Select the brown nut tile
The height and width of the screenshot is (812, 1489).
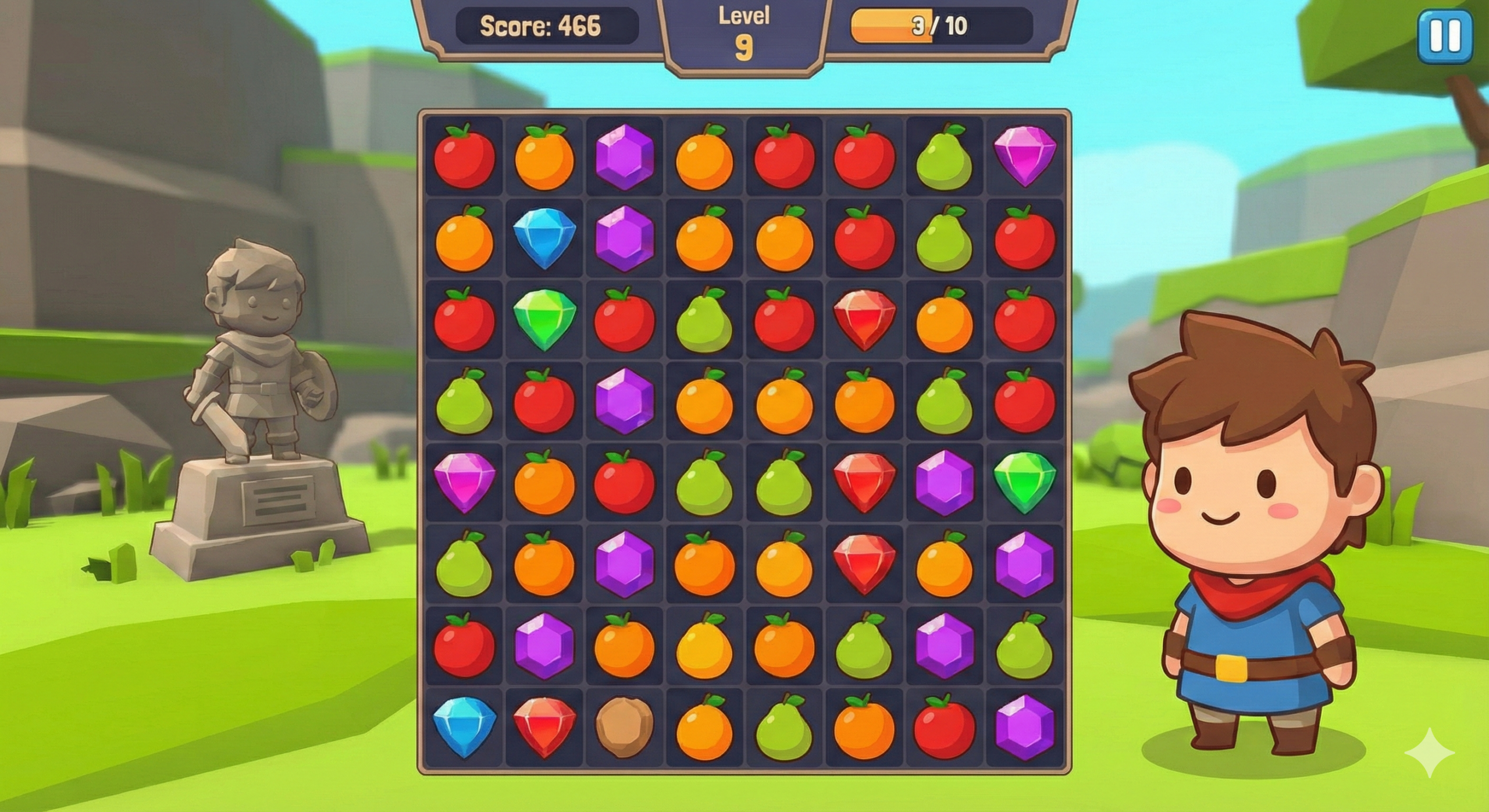(624, 727)
